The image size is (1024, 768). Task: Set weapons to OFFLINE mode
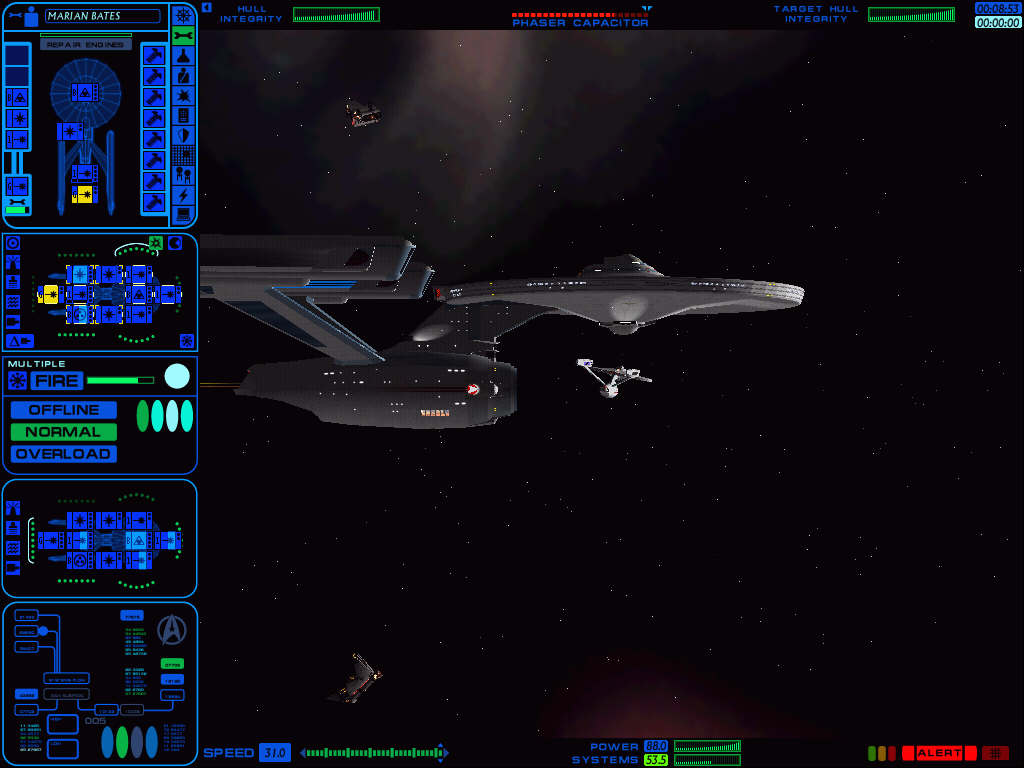64,410
